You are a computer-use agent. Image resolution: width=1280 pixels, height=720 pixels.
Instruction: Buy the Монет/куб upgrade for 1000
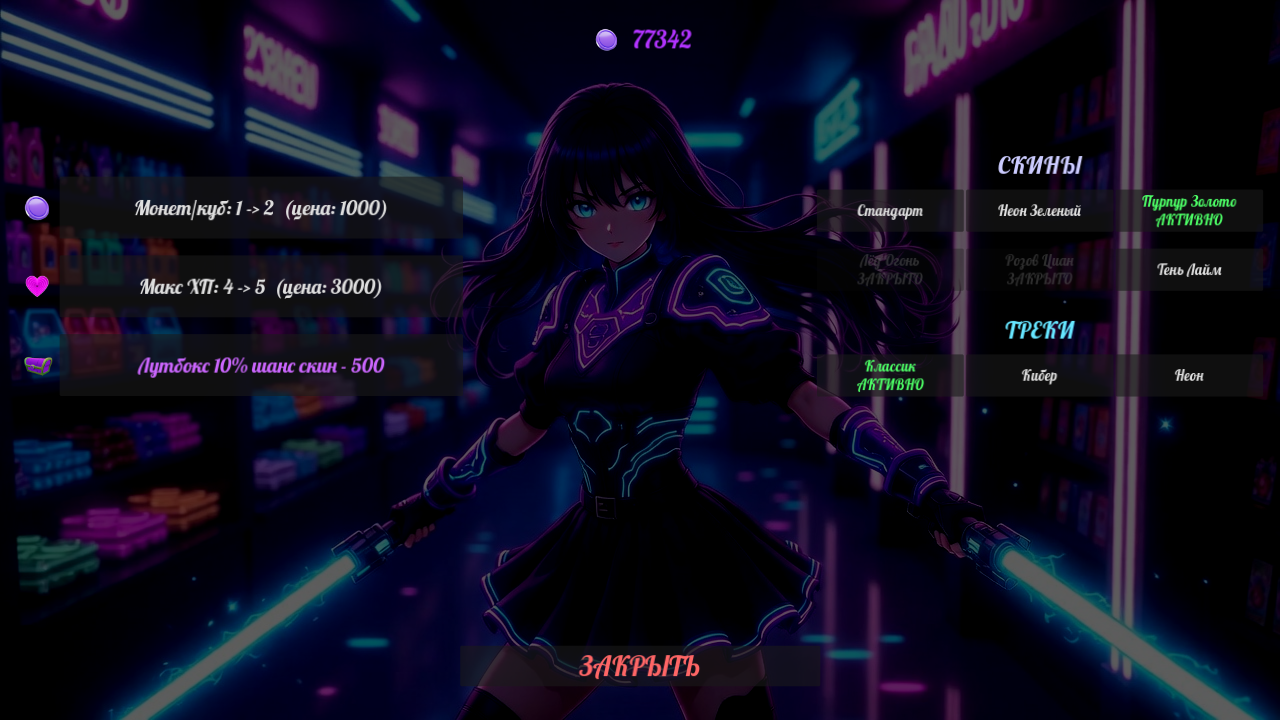(260, 209)
